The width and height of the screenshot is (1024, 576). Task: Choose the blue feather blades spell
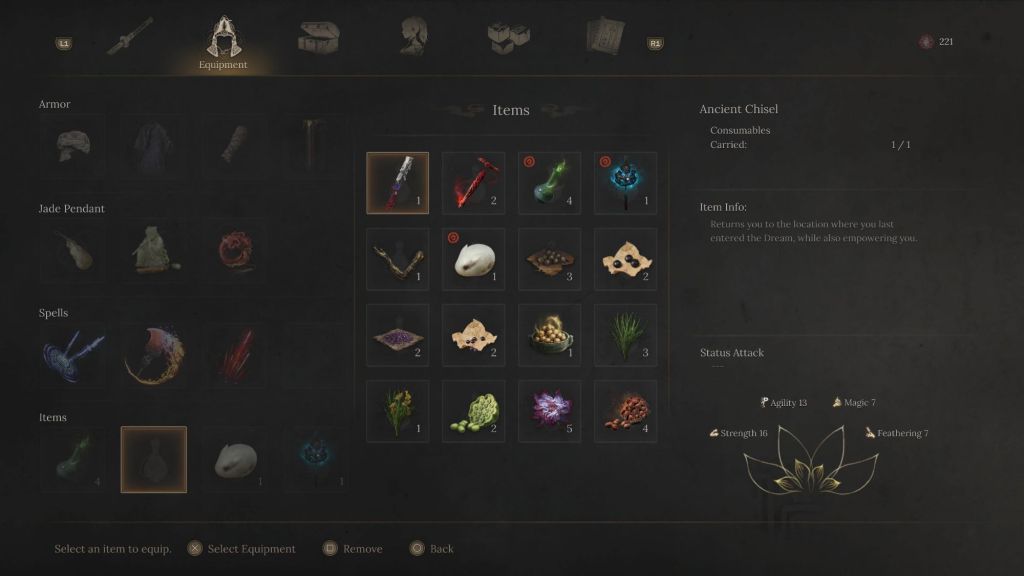click(x=72, y=355)
